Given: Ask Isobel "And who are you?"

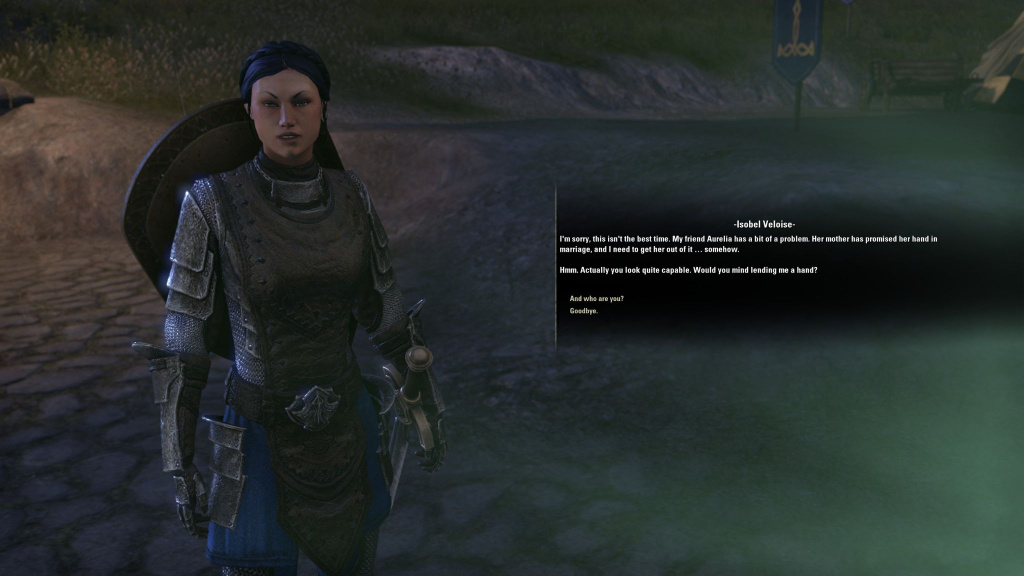Looking at the screenshot, I should (596, 299).
